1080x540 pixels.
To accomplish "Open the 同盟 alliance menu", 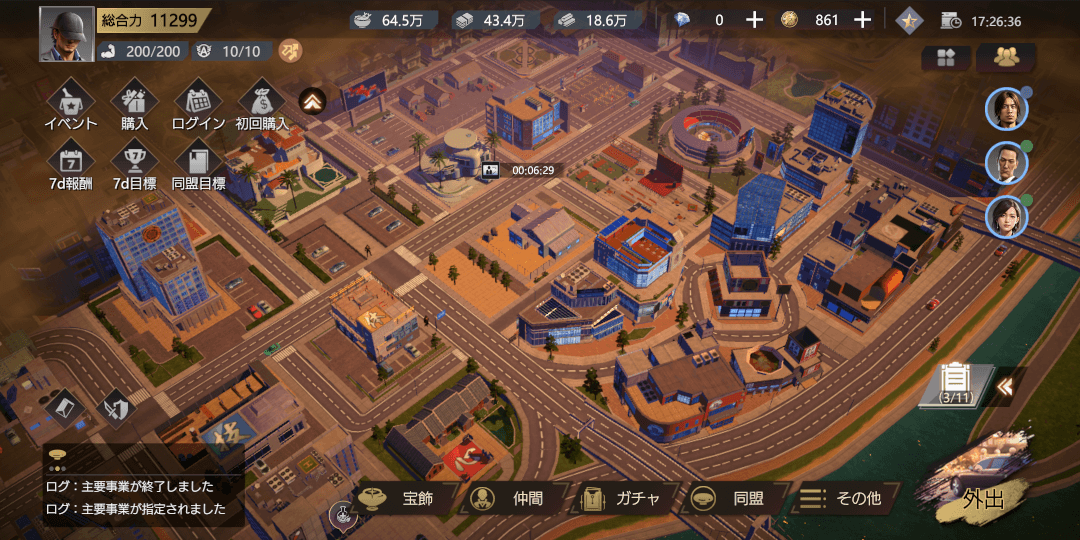I will click(735, 498).
